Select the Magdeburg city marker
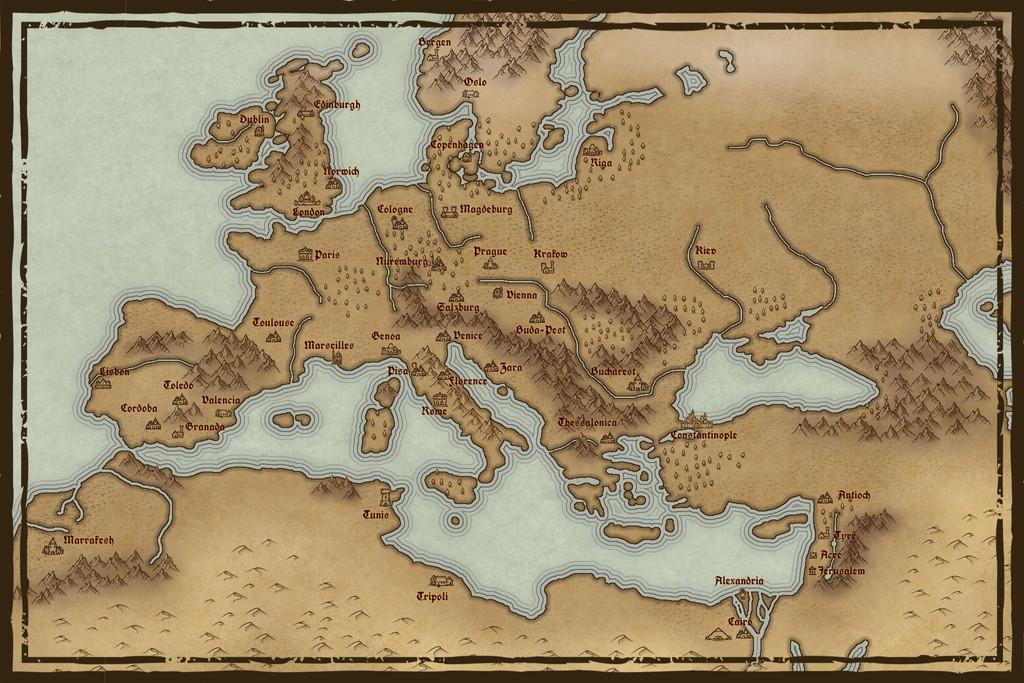Screen dimensions: 1024x683 [x=449, y=211]
